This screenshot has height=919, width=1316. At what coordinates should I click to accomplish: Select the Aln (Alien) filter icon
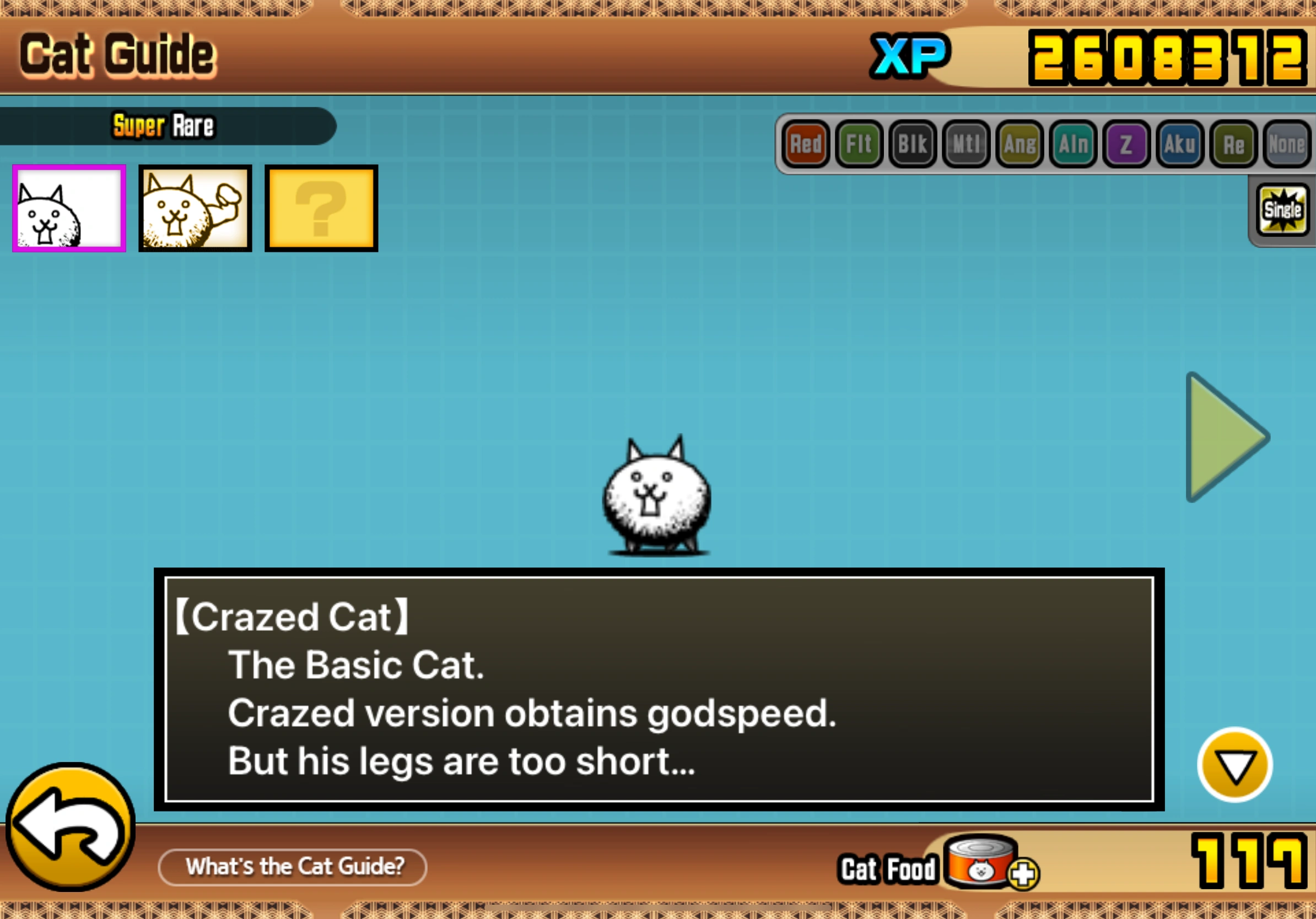click(x=1072, y=144)
